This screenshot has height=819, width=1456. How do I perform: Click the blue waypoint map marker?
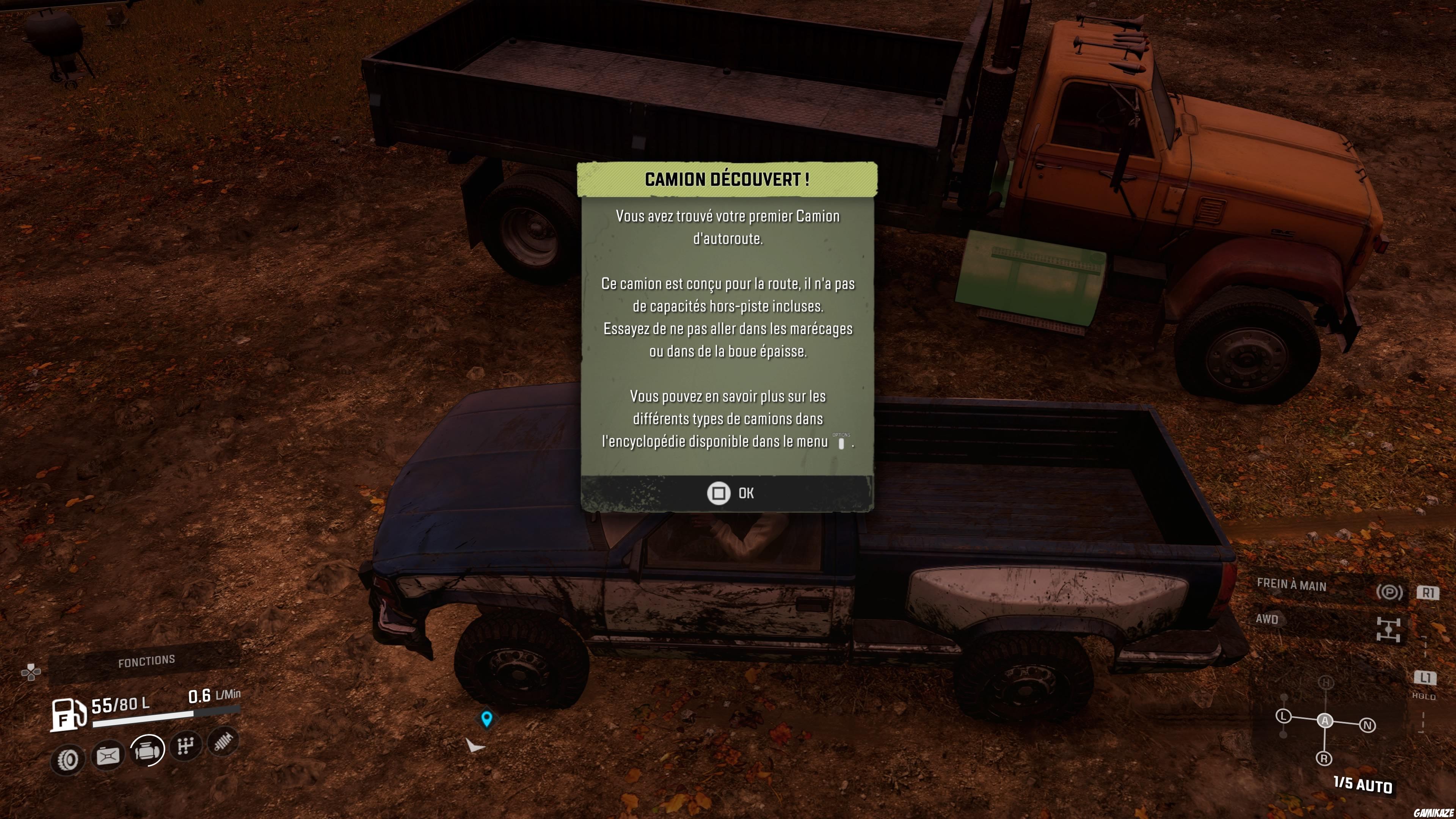pos(486,719)
